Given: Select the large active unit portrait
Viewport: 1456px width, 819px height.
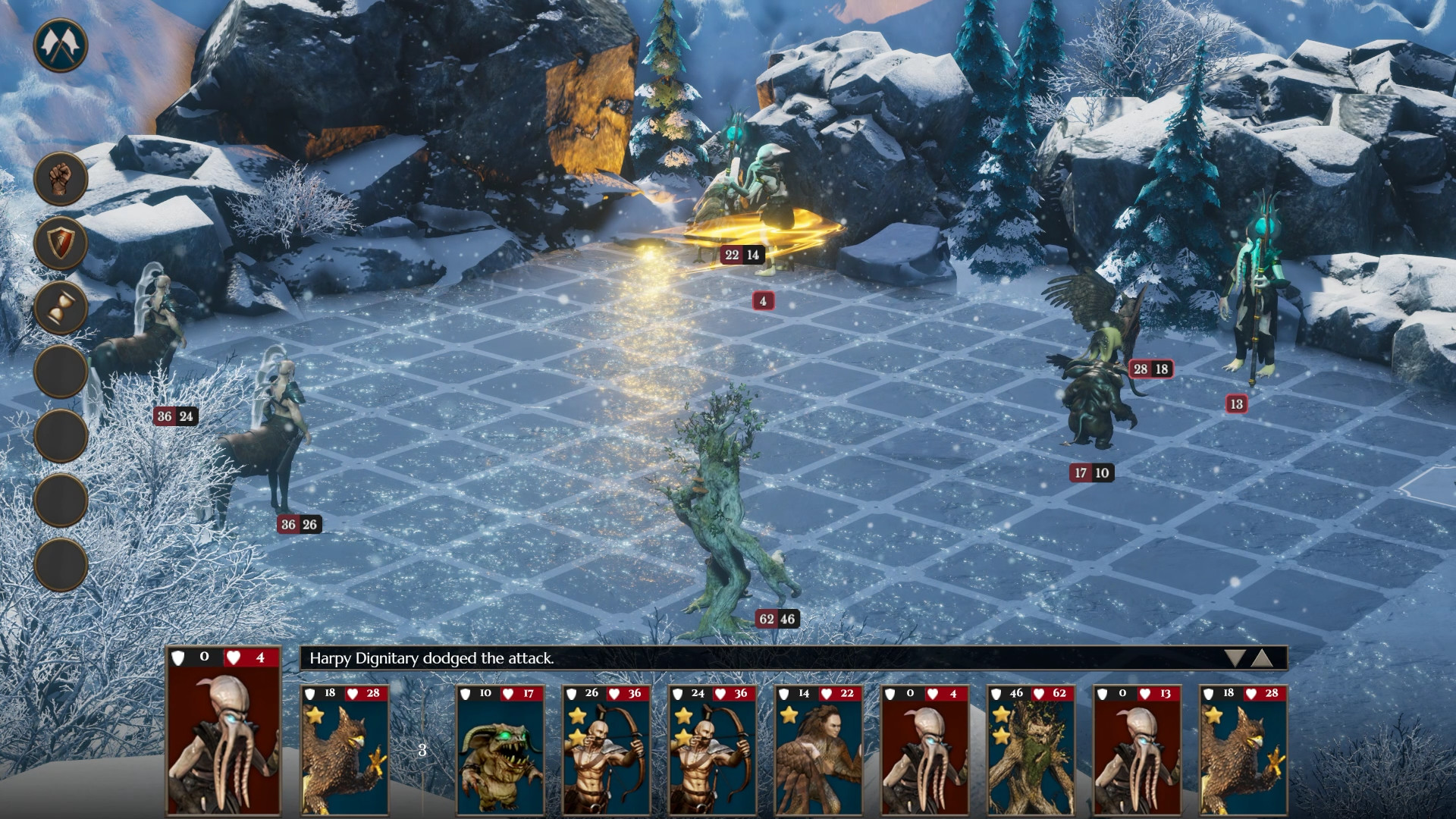Looking at the screenshot, I should pos(224,732).
